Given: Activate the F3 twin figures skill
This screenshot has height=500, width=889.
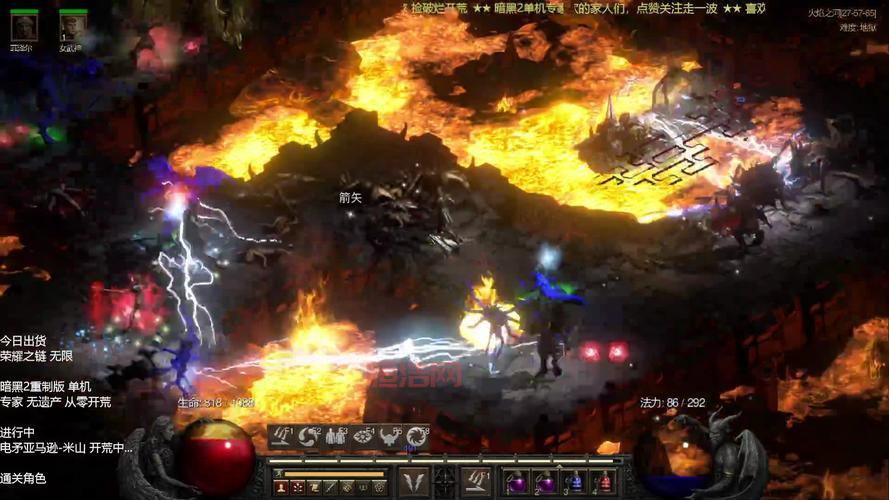Looking at the screenshot, I should (335, 436).
